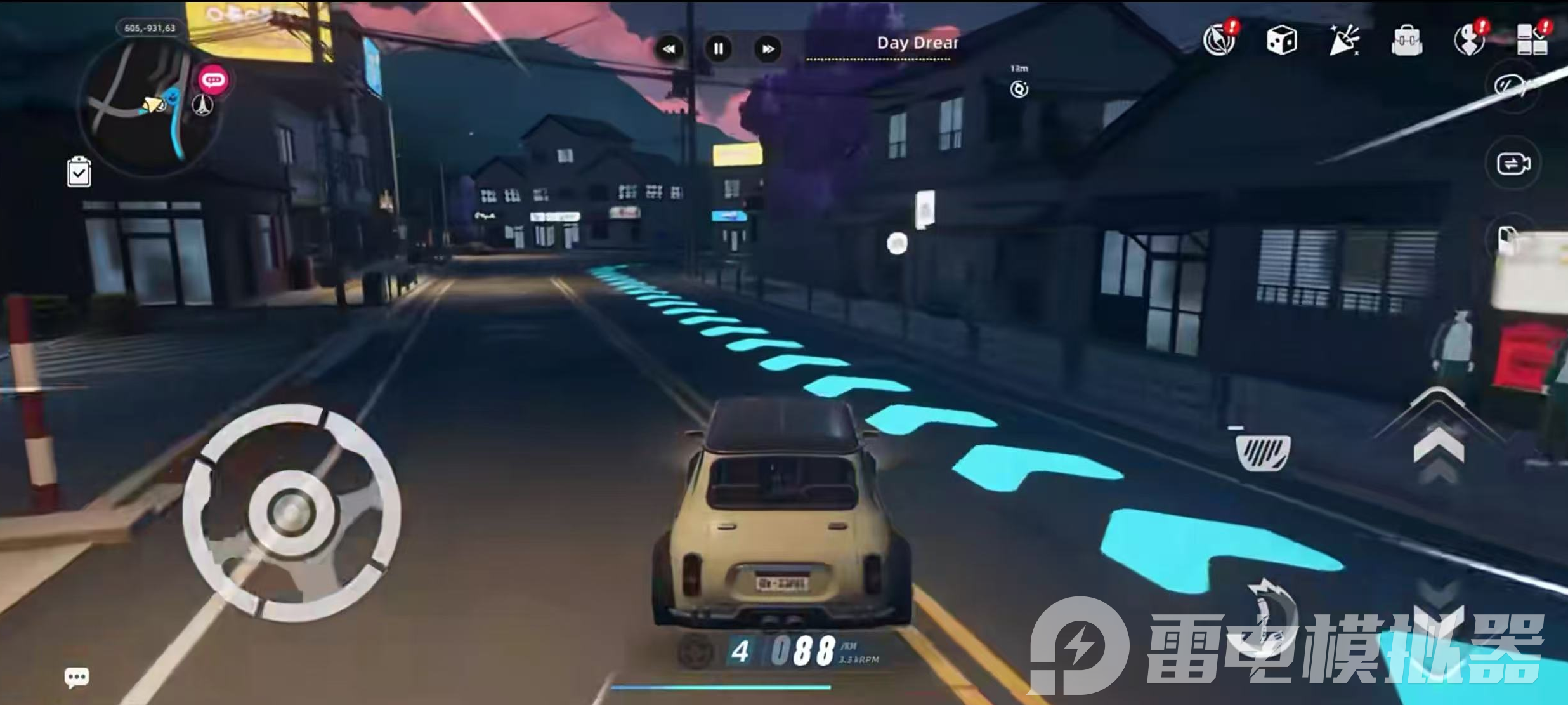This screenshot has width=1568, height=705.
Task: Open the clipboard task list
Action: coord(79,172)
